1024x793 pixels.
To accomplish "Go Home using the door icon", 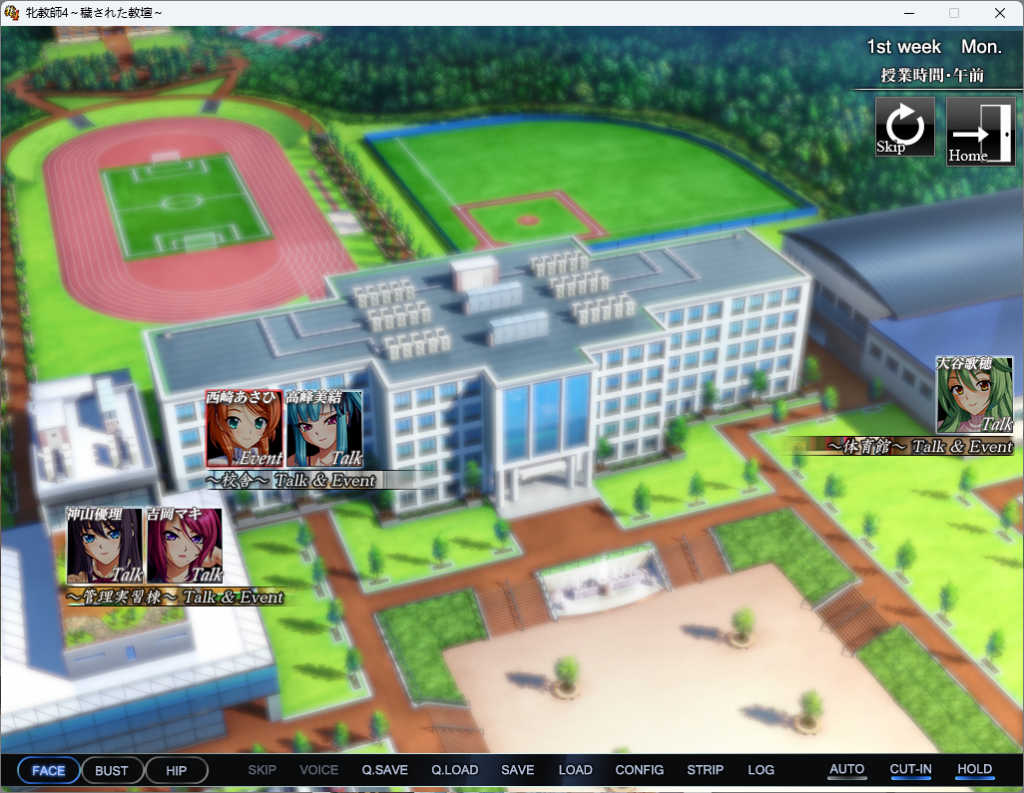I will point(980,131).
